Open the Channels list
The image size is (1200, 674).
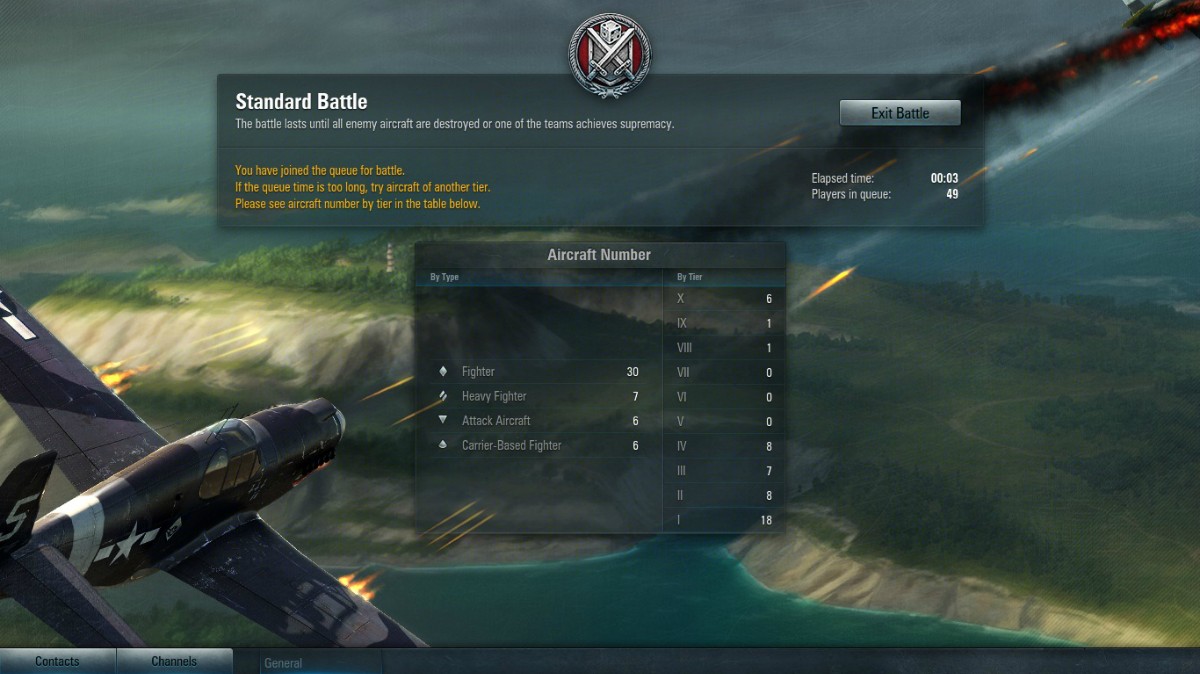click(x=174, y=661)
